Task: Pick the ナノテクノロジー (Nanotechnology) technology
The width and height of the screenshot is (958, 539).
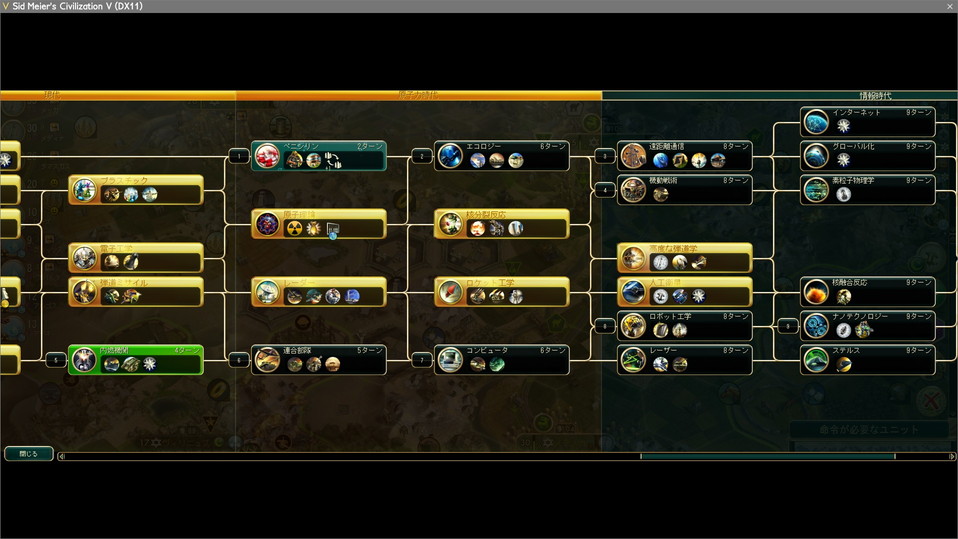Action: [868, 325]
